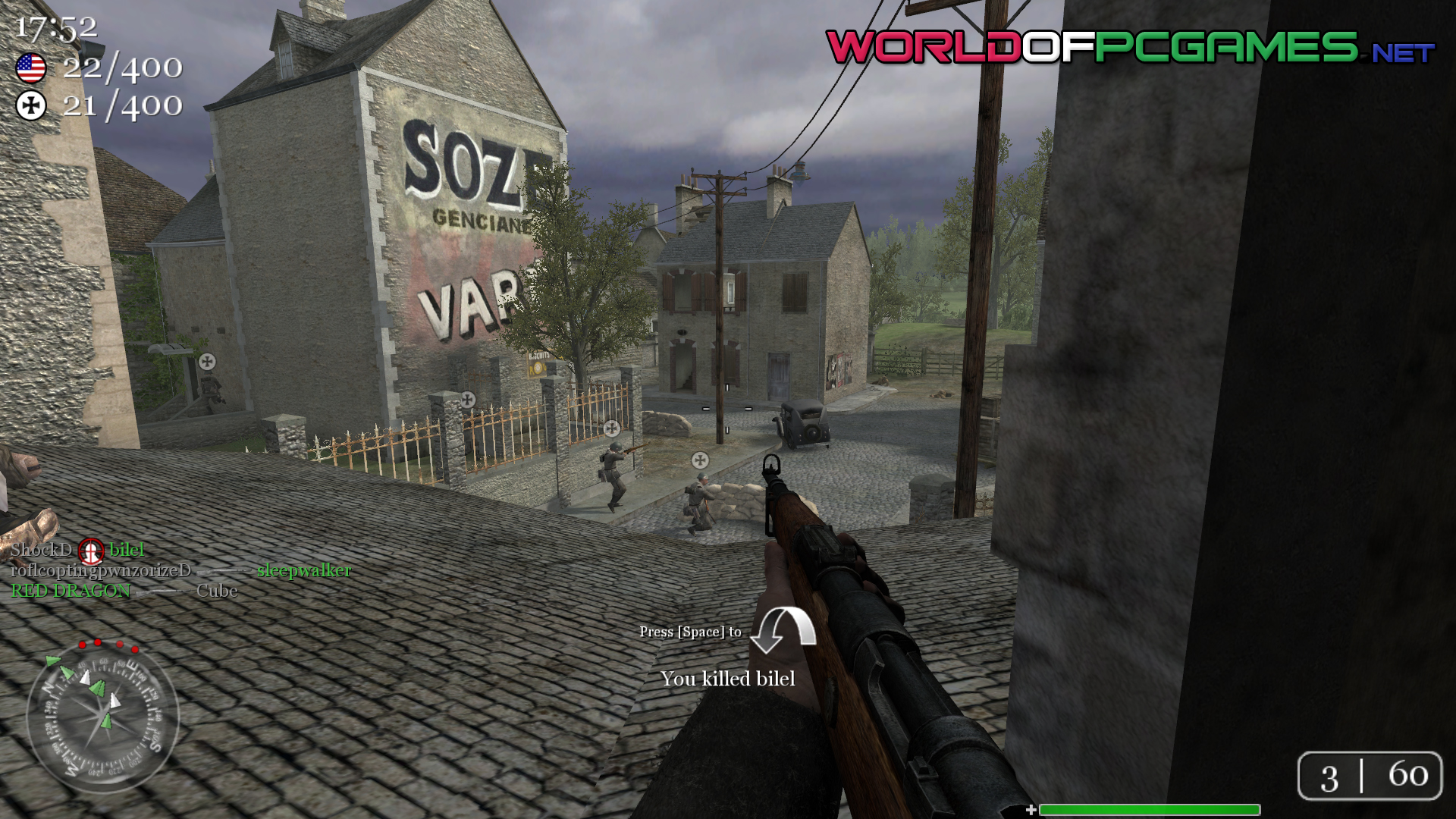Select the sleepwalker name in the kill feed

click(x=303, y=570)
